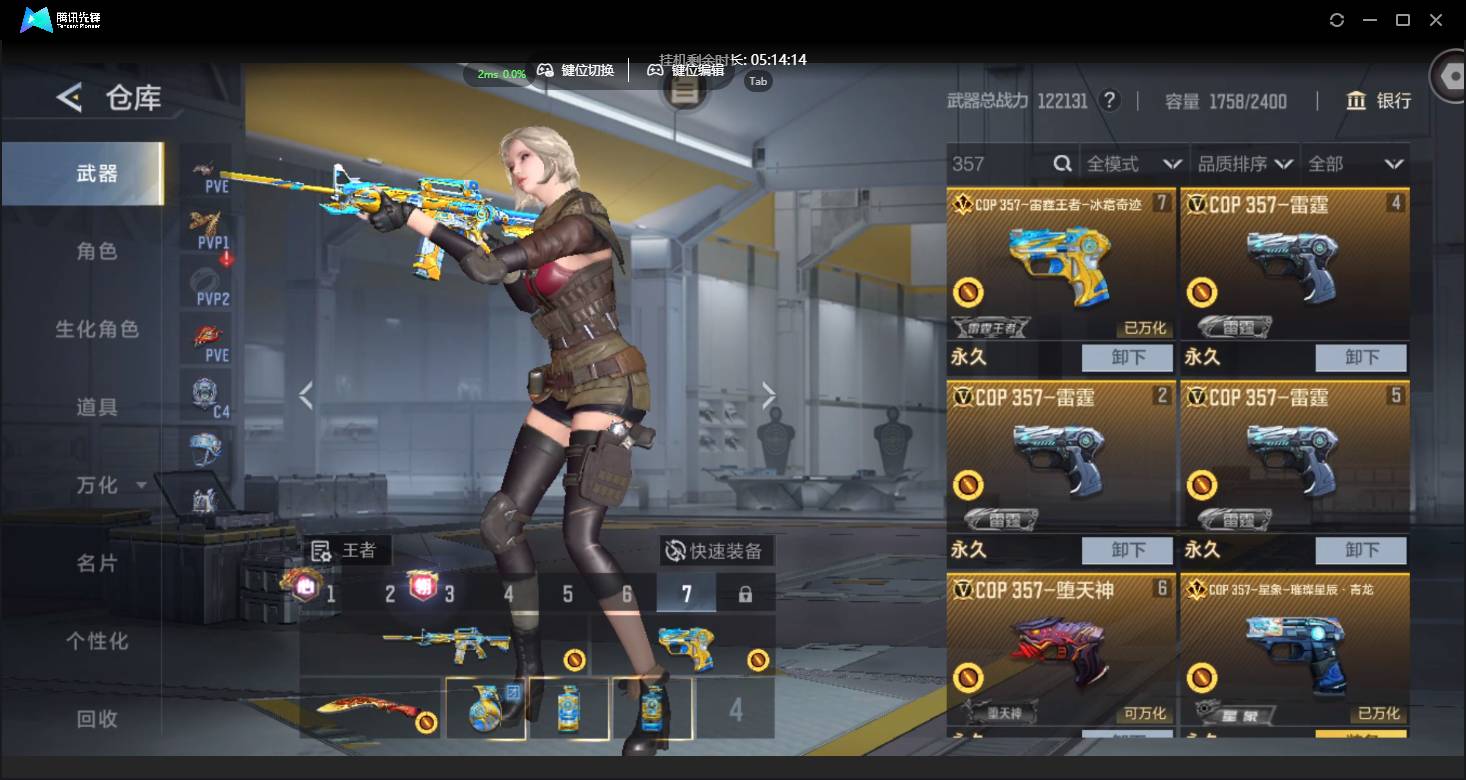Select the 道具 items tab

coord(97,407)
